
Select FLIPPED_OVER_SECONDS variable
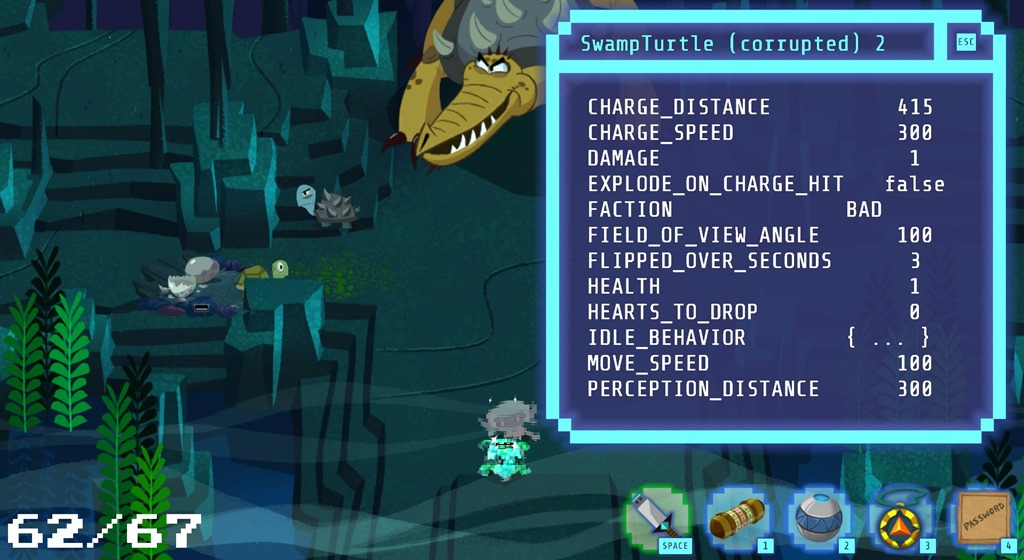tap(709, 261)
